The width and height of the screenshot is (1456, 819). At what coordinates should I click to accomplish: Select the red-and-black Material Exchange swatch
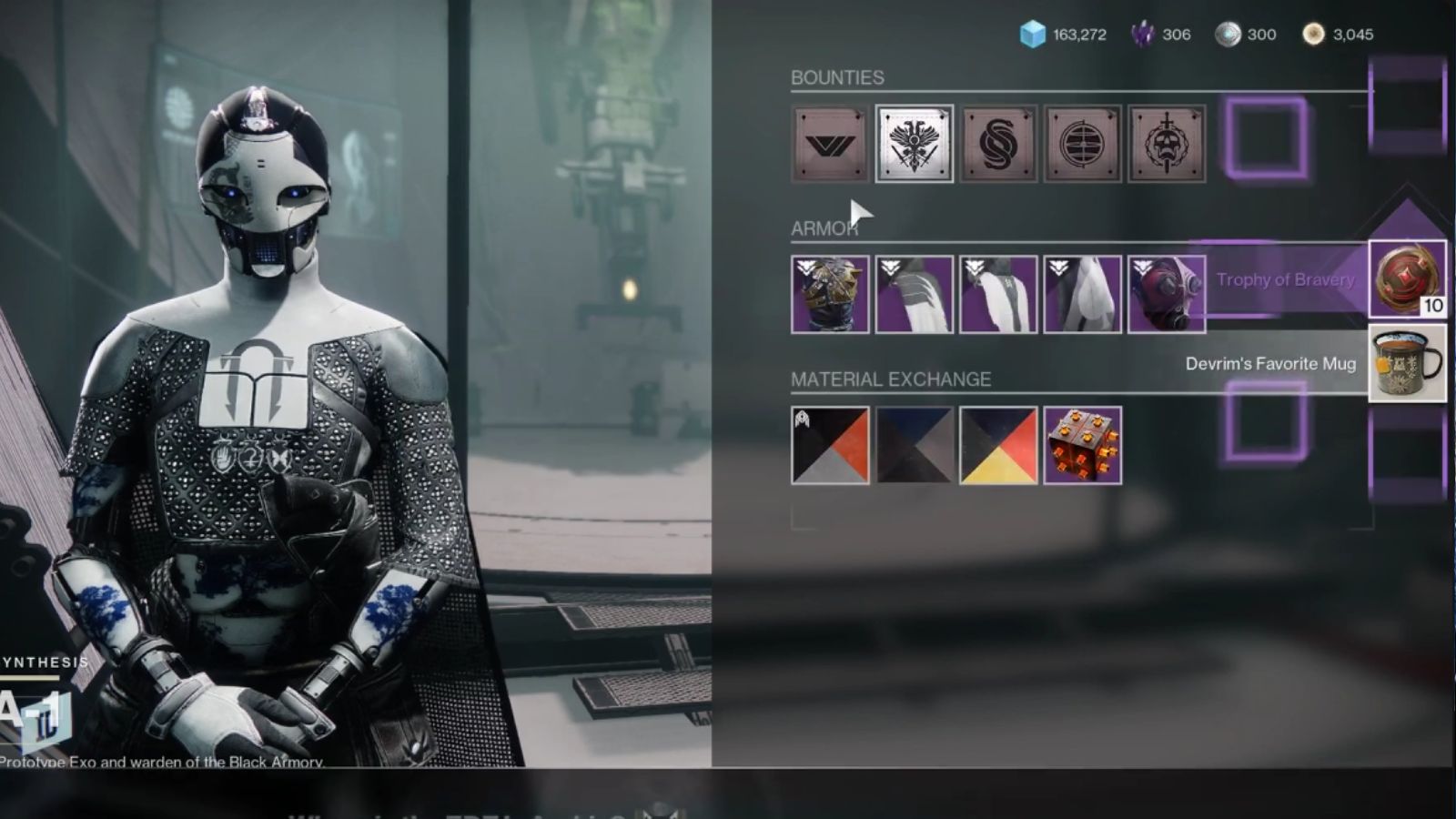(829, 446)
